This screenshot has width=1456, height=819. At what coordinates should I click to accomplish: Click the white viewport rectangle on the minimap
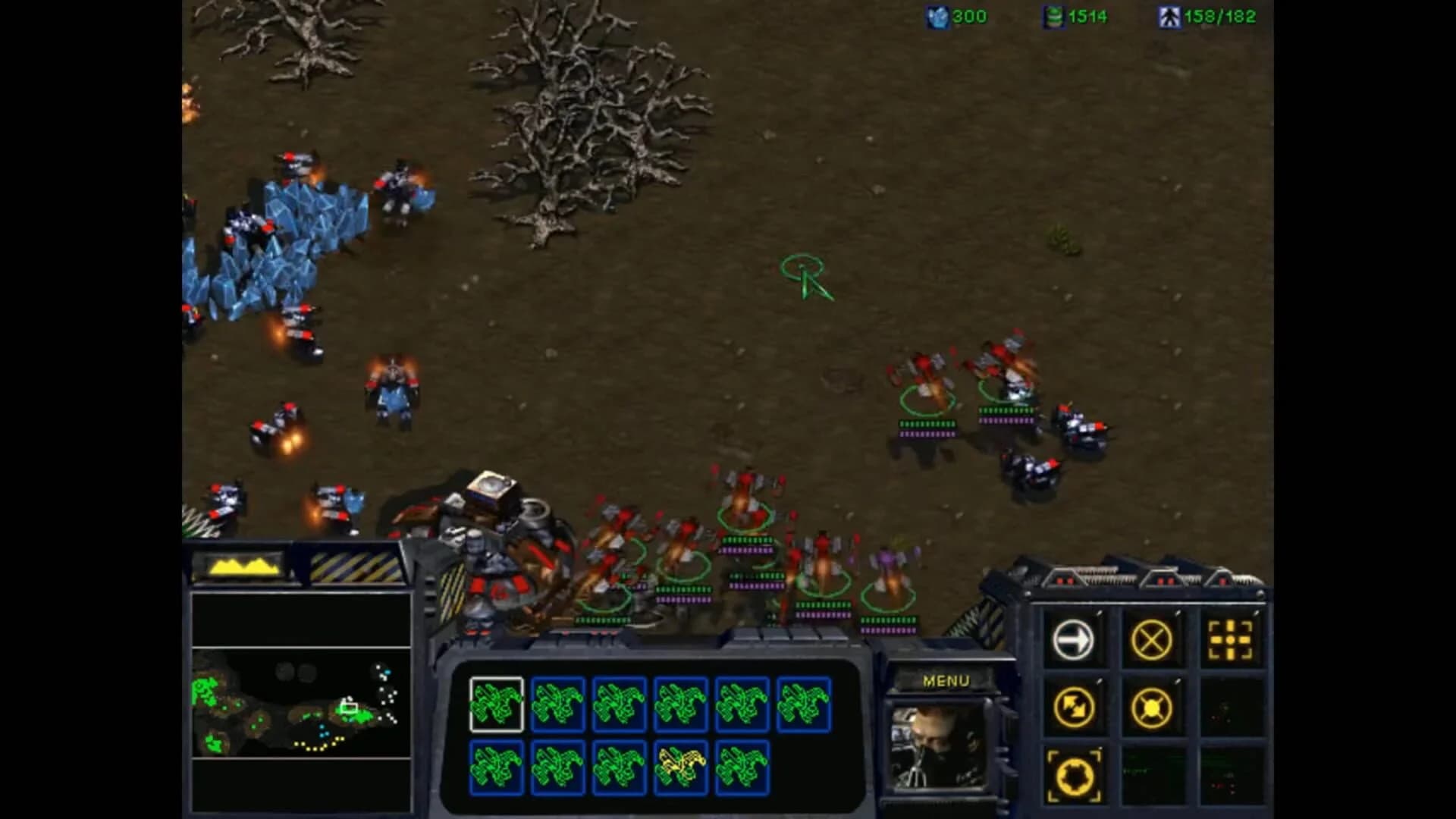350,706
